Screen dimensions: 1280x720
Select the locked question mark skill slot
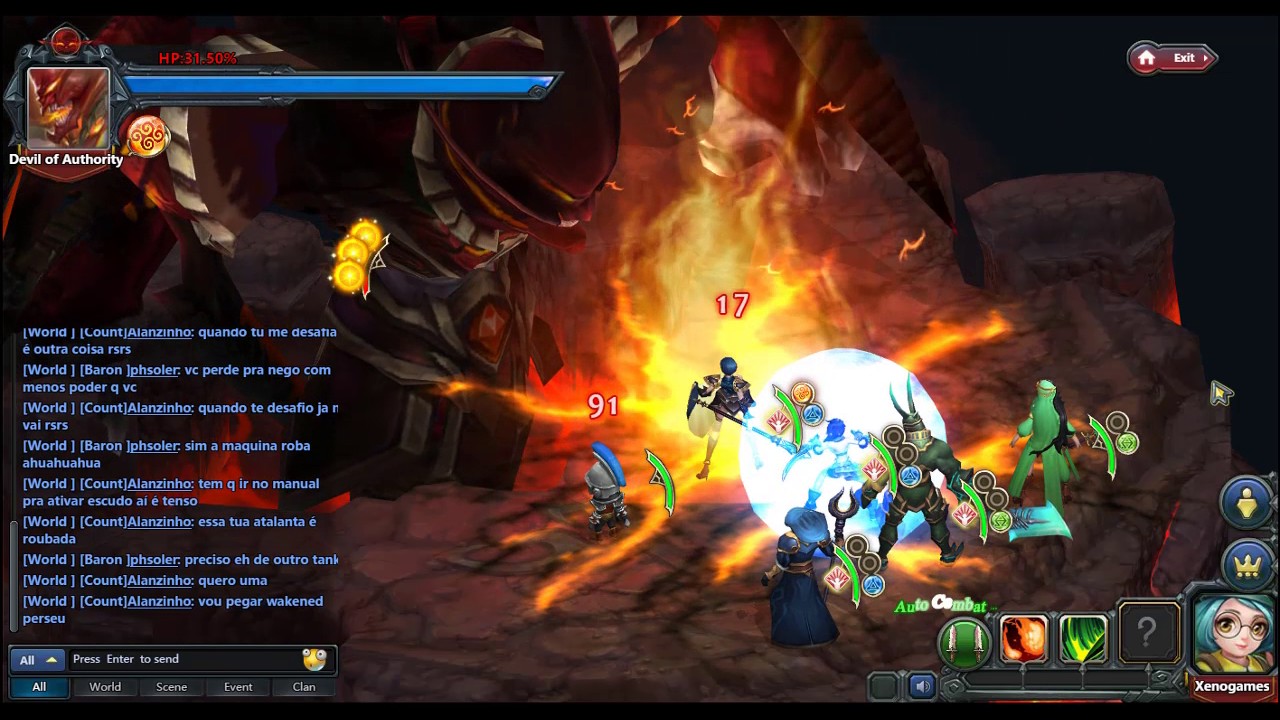[1147, 633]
